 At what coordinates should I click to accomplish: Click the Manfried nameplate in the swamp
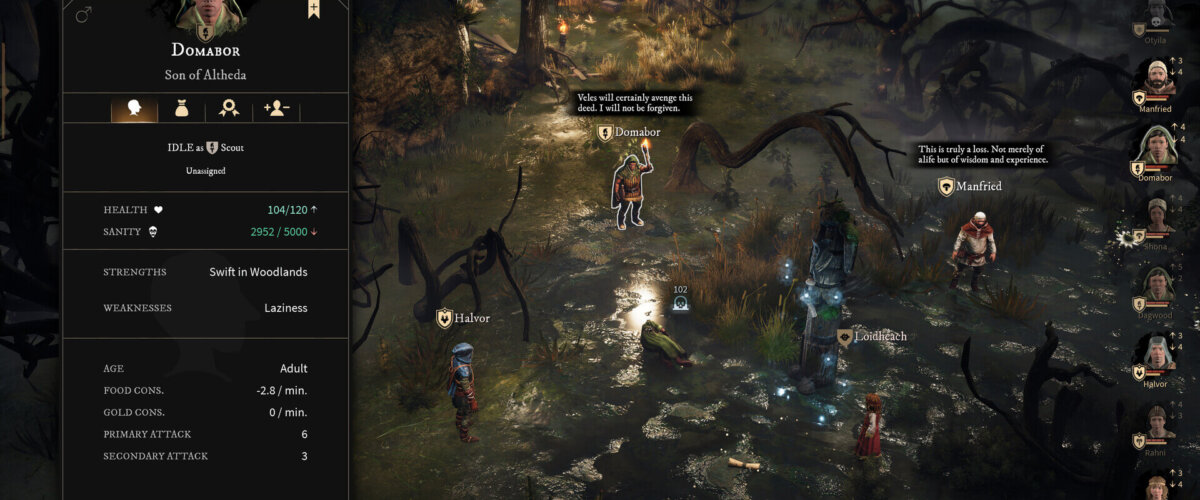[970, 186]
